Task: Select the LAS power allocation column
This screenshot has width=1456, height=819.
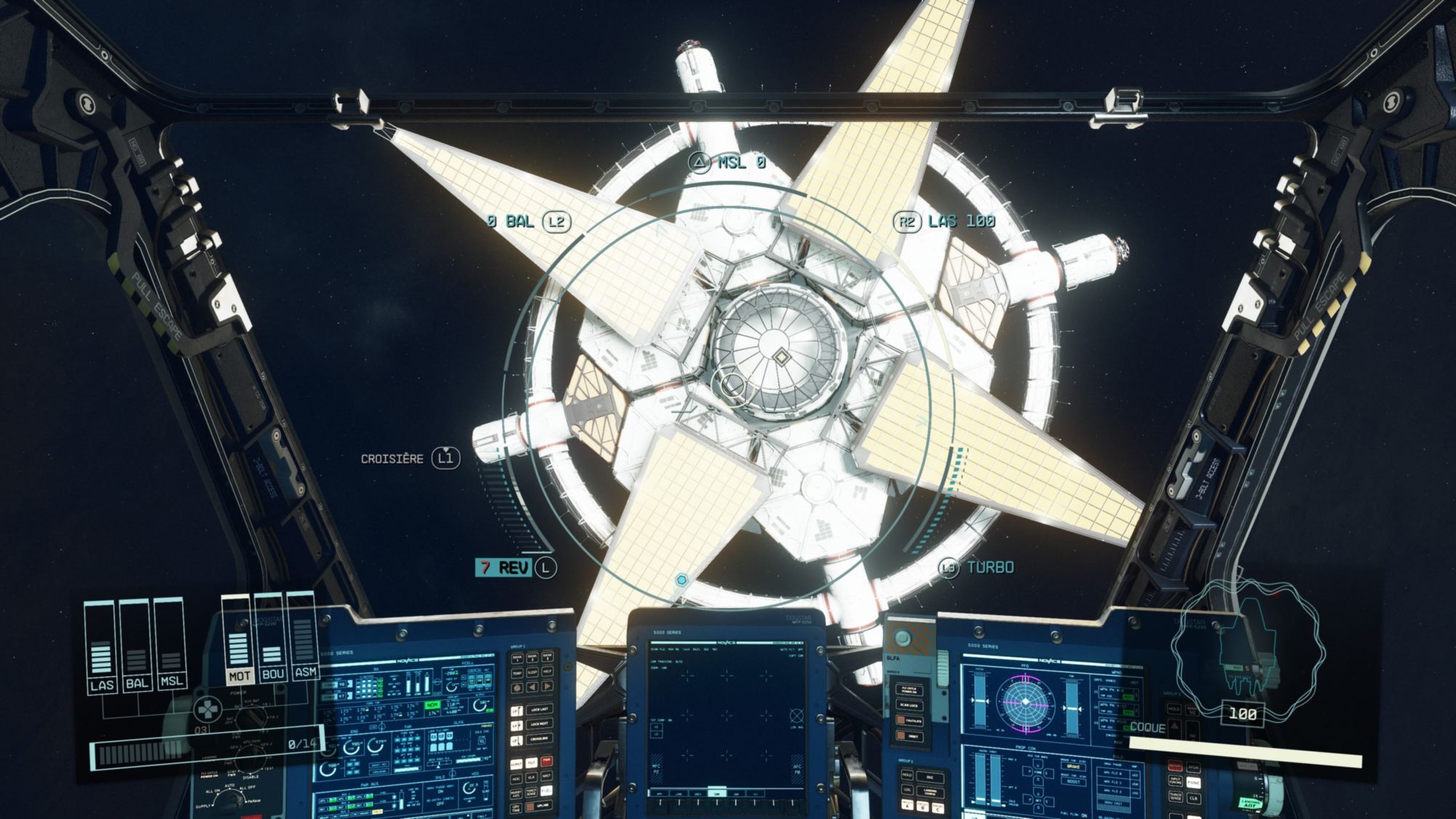Action: (x=101, y=648)
